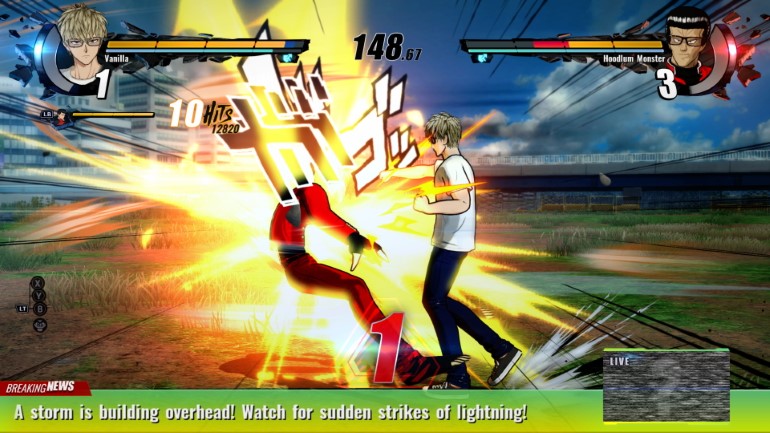Select the small teammate portrait under Vanilla

[63, 116]
